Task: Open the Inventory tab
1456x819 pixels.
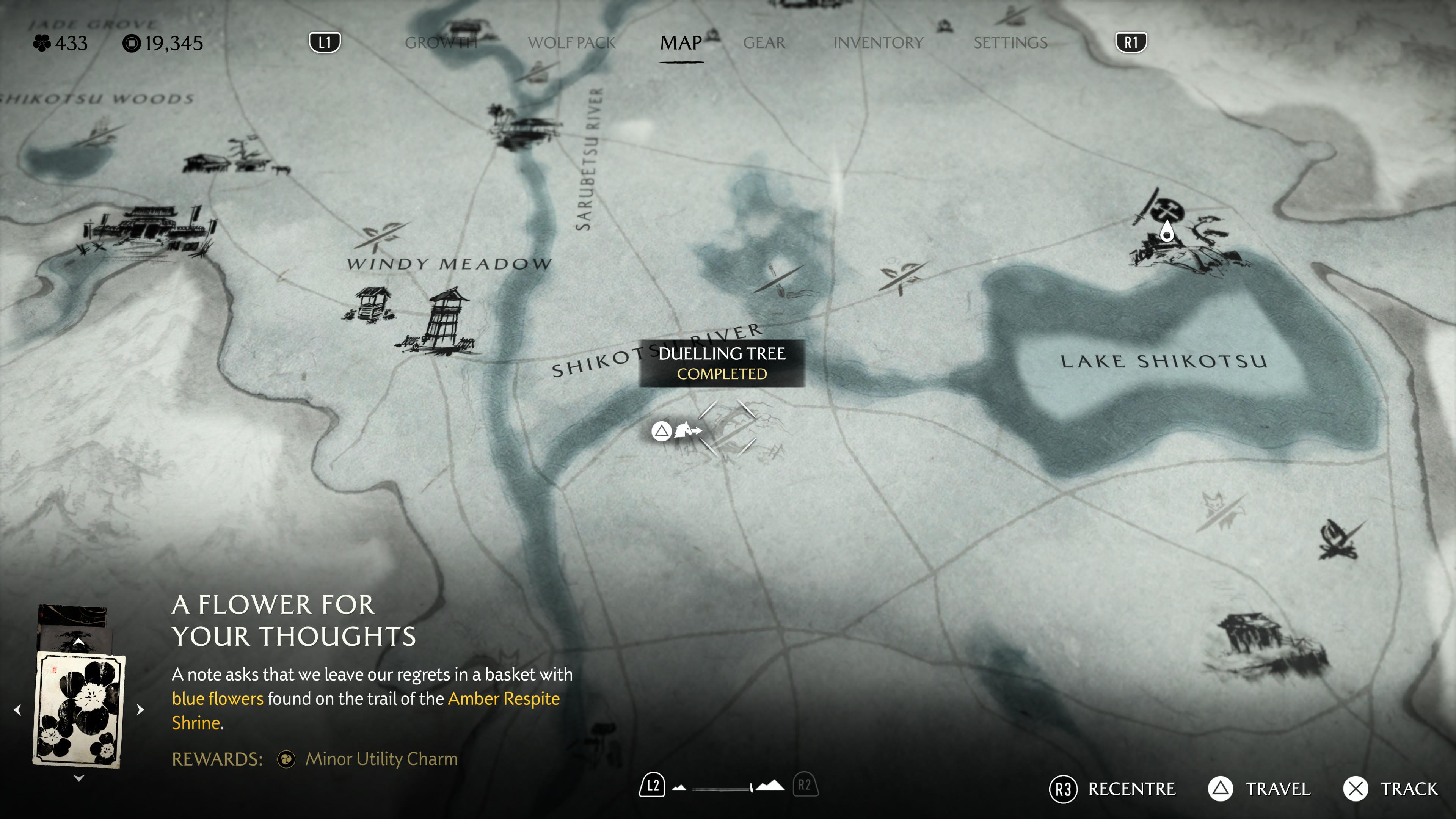Action: point(878,43)
